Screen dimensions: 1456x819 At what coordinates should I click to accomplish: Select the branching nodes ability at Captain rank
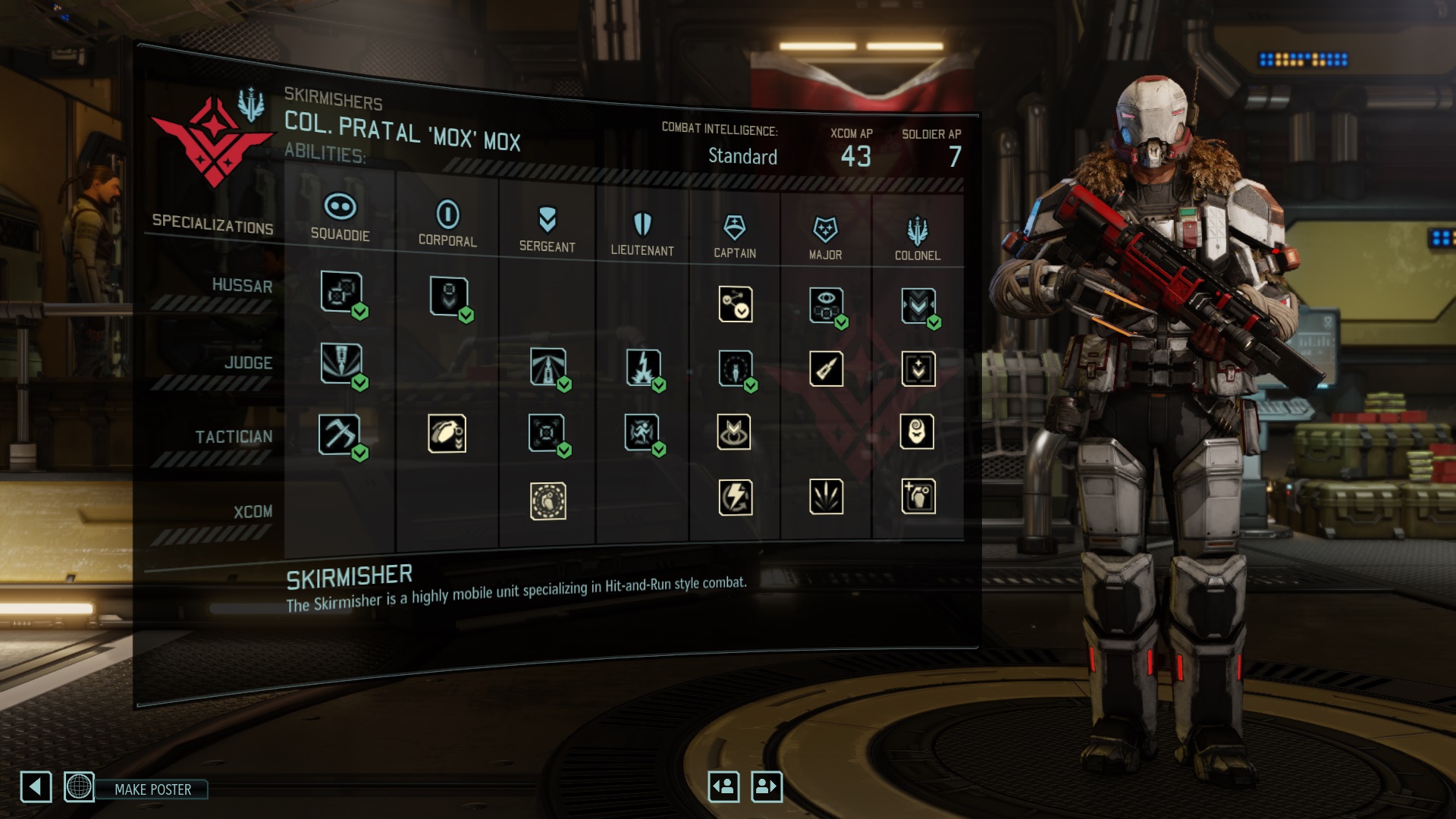point(735,304)
